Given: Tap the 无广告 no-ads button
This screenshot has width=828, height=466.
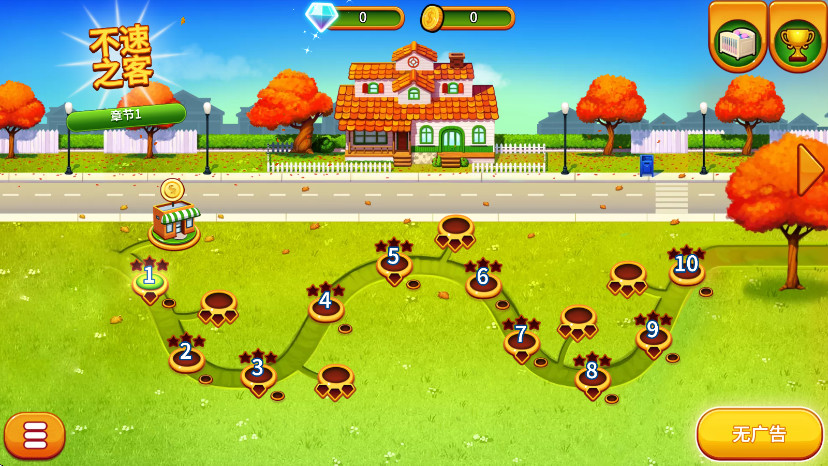Looking at the screenshot, I should tap(759, 434).
